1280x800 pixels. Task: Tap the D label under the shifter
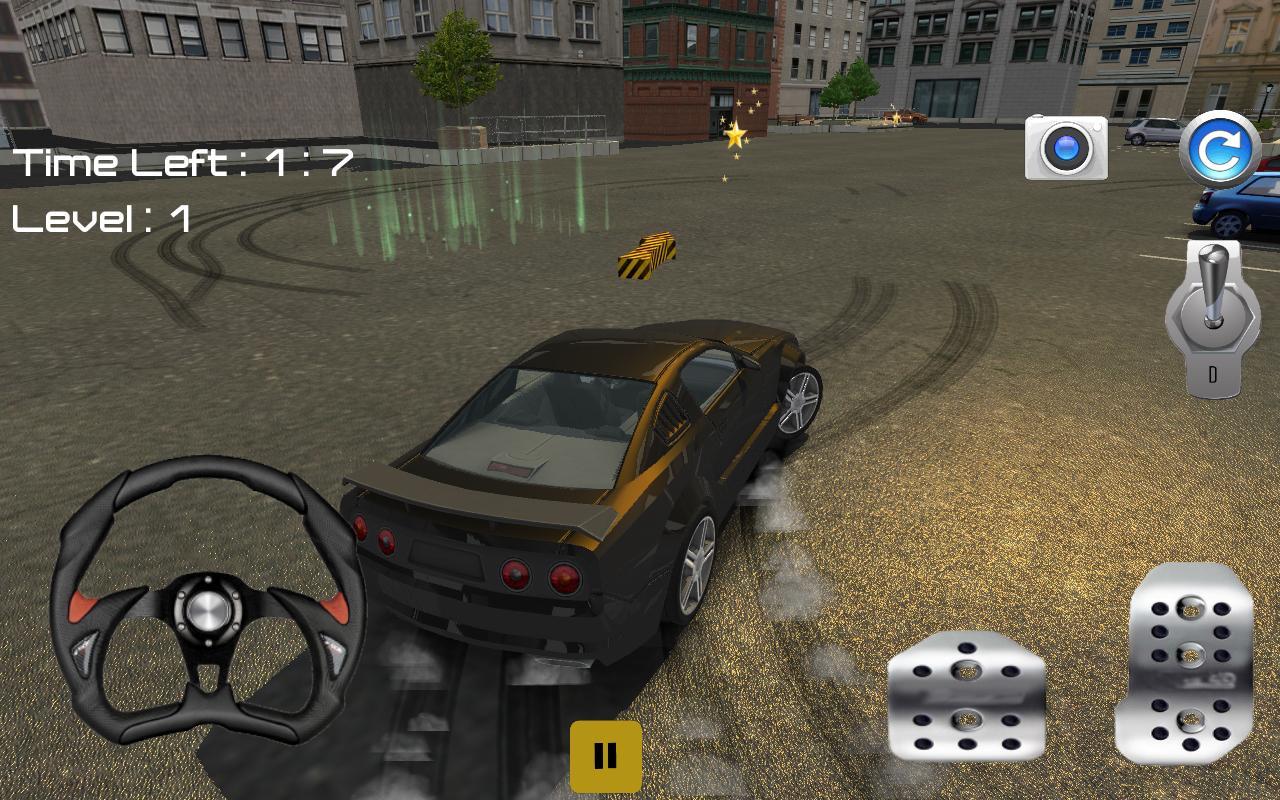pyautogui.click(x=1213, y=372)
